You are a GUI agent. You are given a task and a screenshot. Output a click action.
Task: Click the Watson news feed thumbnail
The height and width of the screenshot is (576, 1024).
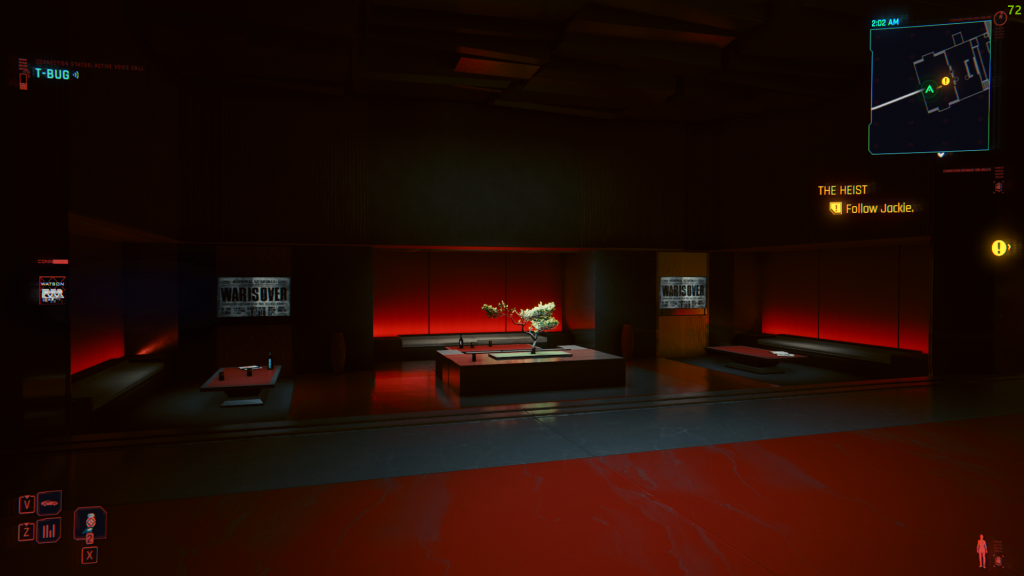coord(52,290)
